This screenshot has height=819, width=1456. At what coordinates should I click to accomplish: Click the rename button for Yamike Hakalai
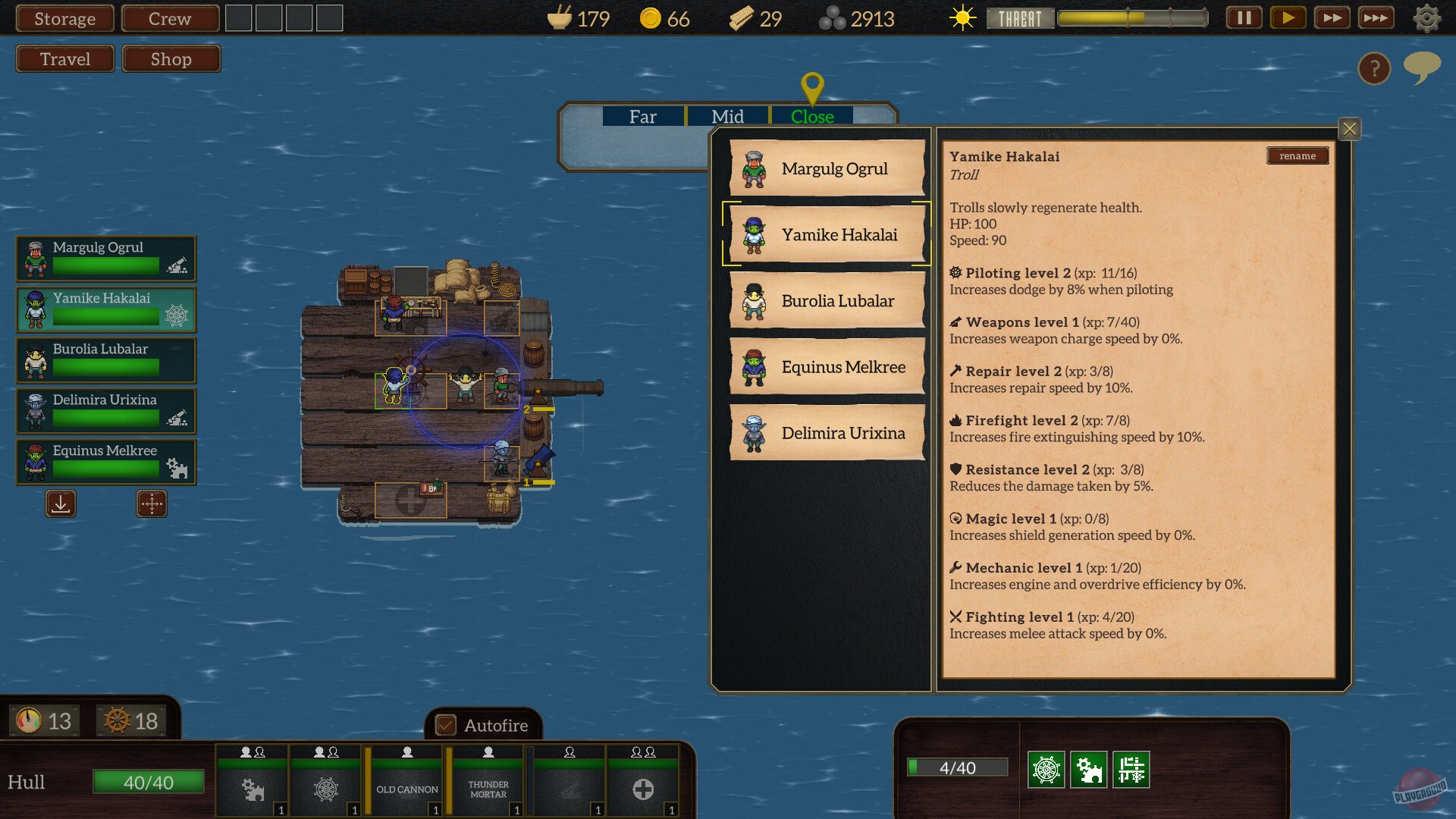point(1297,155)
